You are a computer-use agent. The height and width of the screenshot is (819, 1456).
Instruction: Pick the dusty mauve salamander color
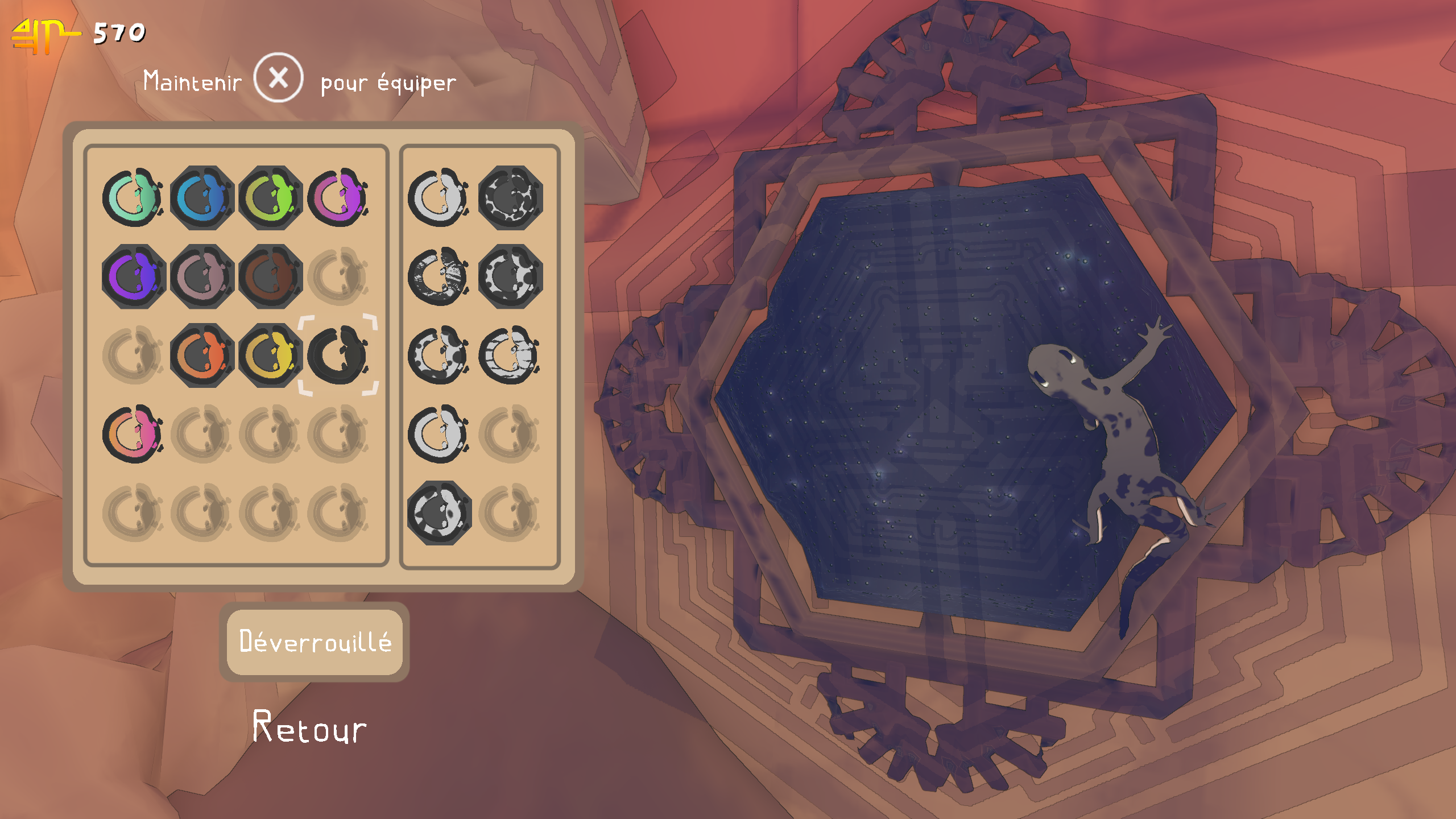[x=202, y=276]
